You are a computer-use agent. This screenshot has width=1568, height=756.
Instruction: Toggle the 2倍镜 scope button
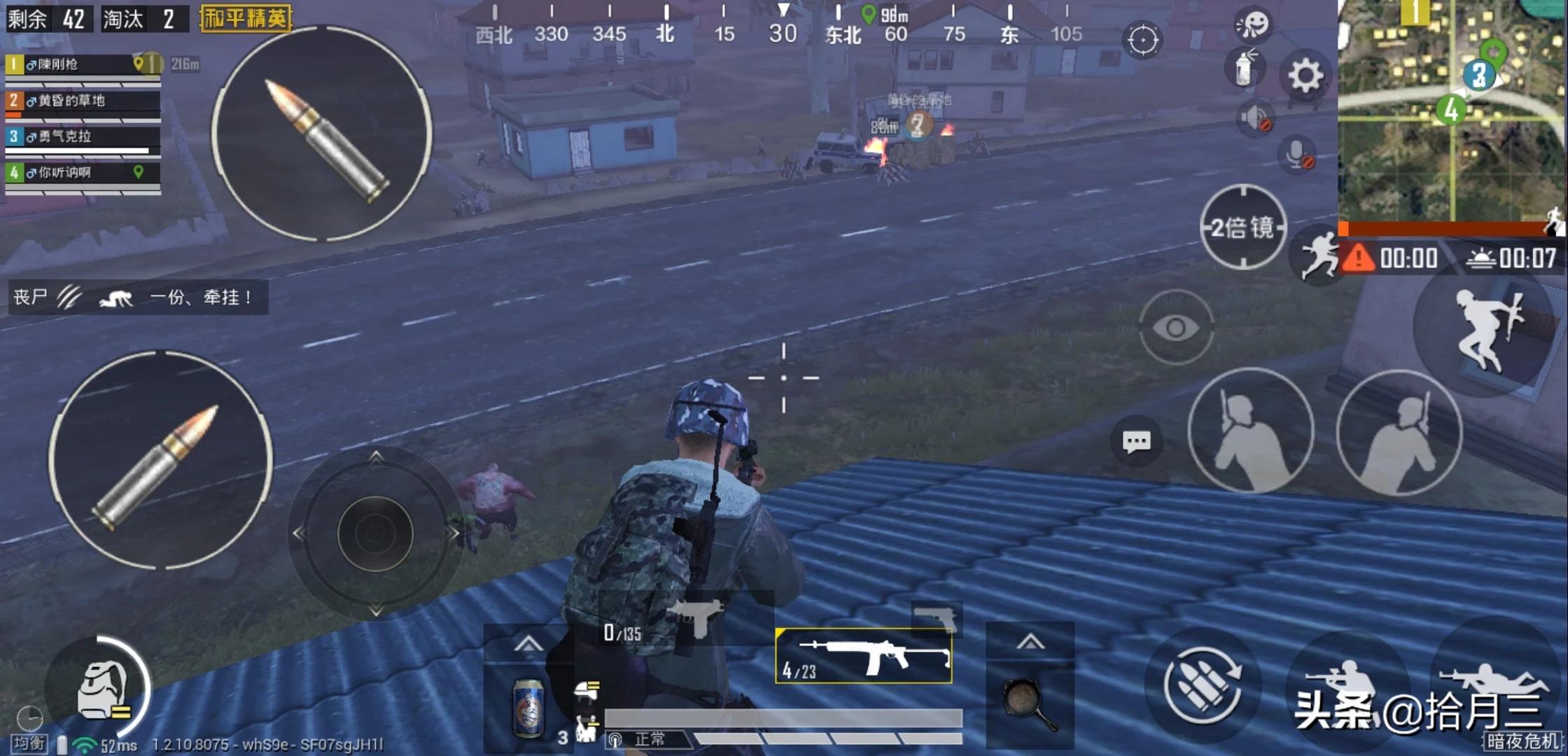pyautogui.click(x=1243, y=227)
